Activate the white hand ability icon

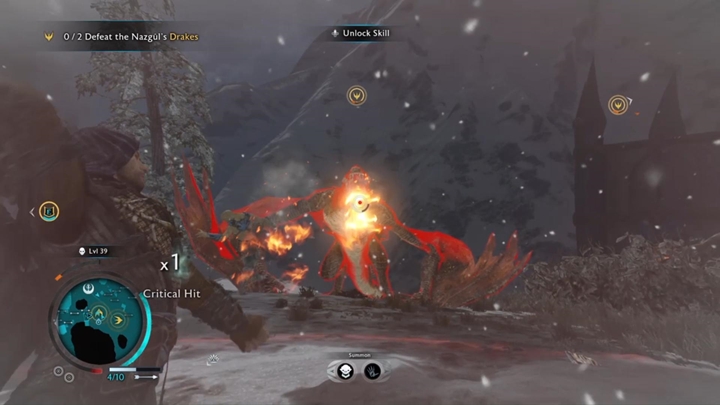point(372,371)
